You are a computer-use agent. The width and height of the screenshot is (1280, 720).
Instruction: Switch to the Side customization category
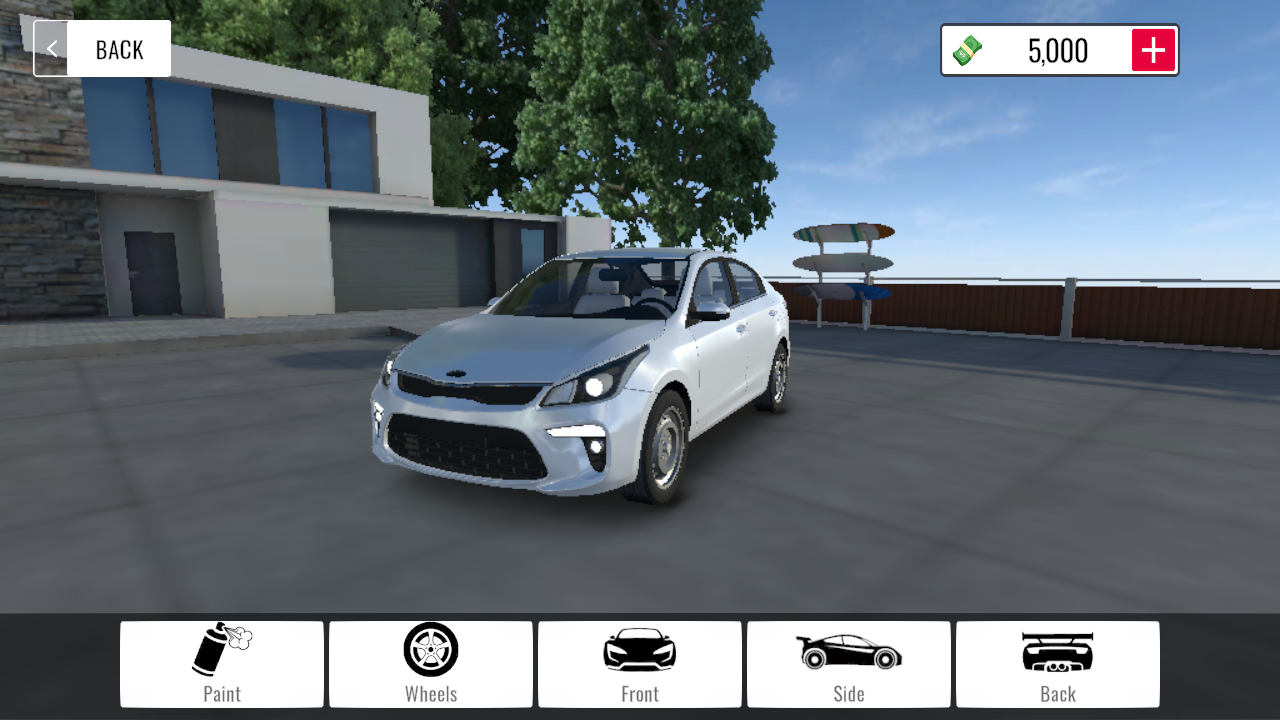click(849, 664)
